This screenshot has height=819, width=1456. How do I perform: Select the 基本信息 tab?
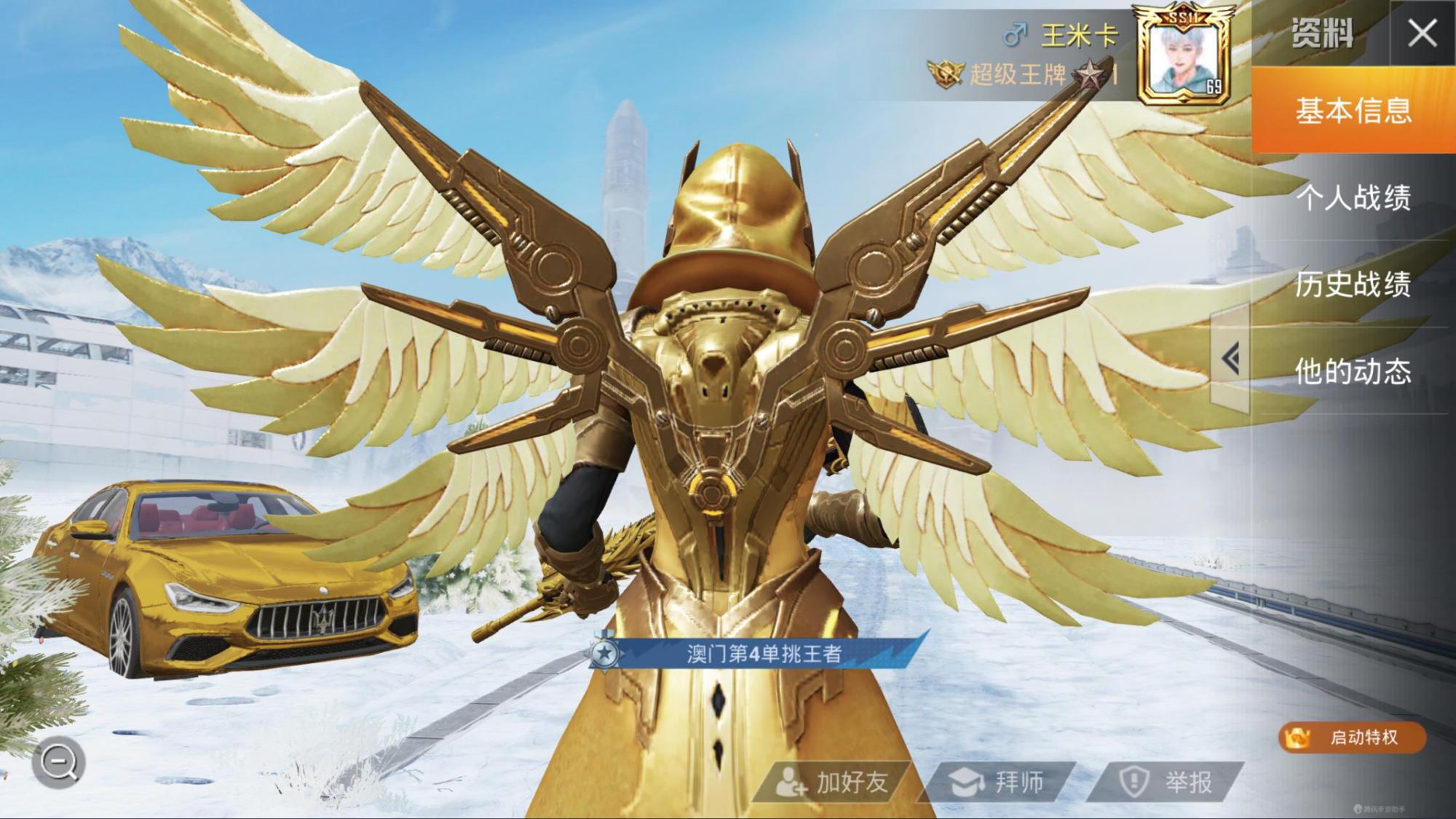pos(1353,111)
